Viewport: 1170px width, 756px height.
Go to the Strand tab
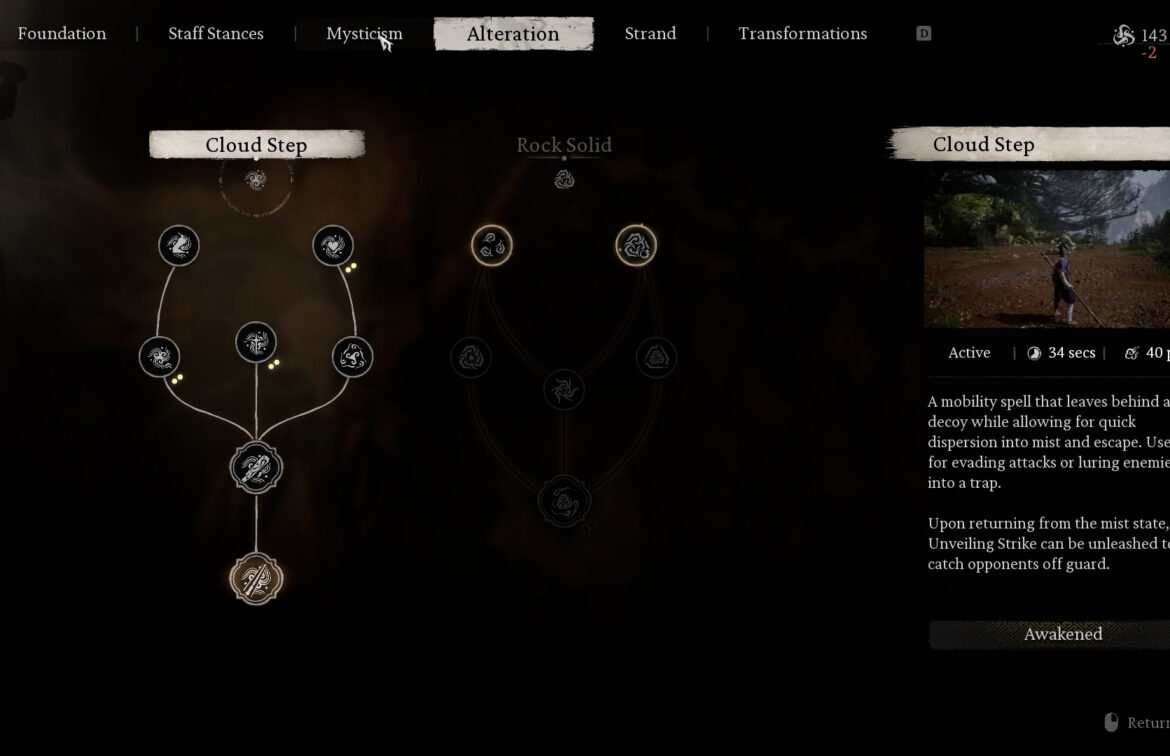point(650,33)
